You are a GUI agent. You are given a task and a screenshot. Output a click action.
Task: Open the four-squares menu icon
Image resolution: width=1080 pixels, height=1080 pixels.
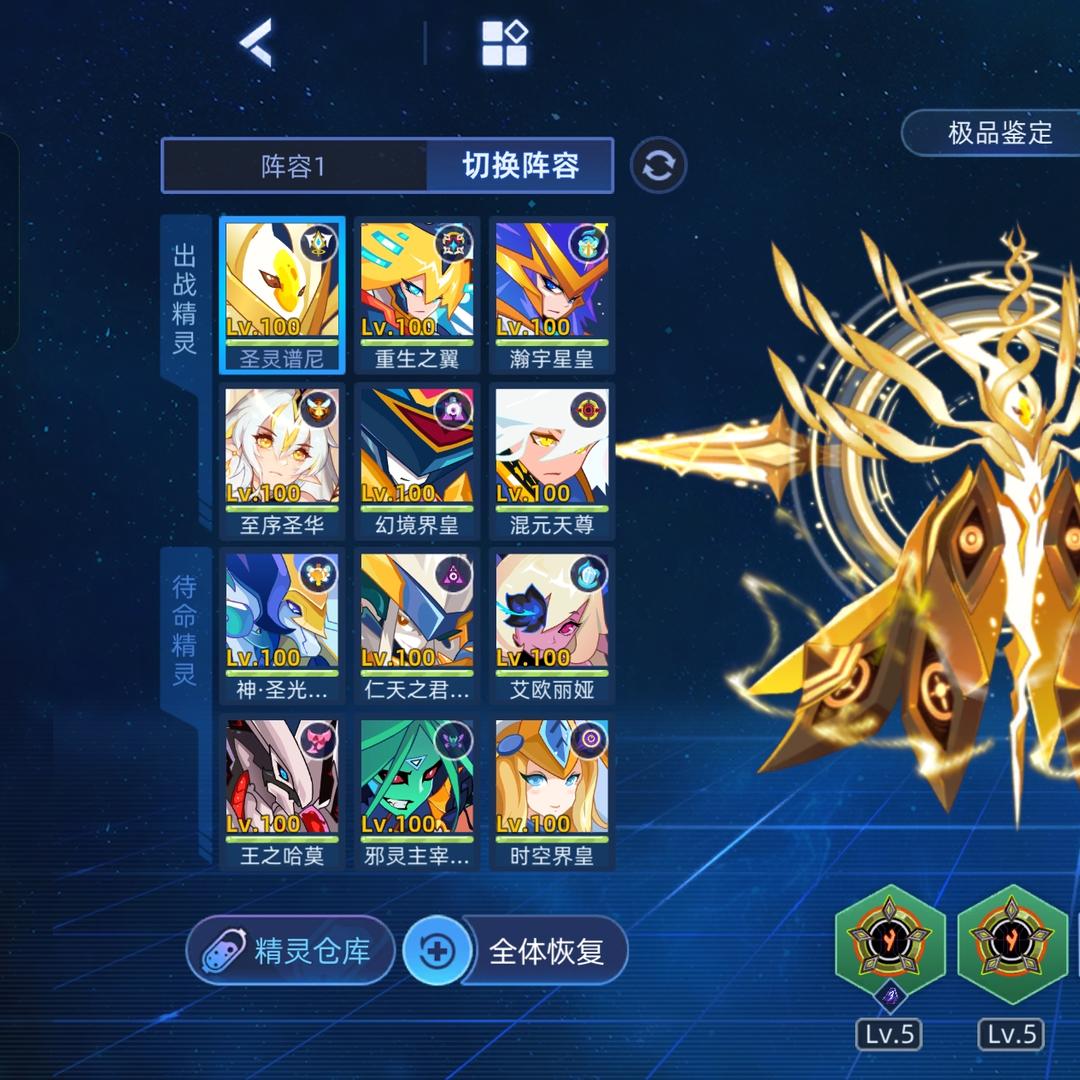click(504, 43)
